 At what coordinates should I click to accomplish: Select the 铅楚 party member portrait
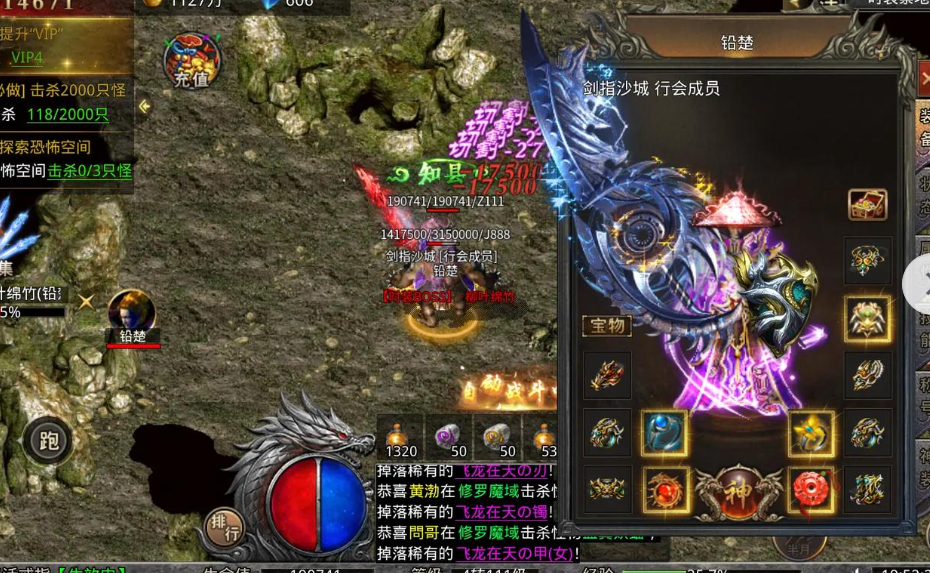tap(132, 313)
